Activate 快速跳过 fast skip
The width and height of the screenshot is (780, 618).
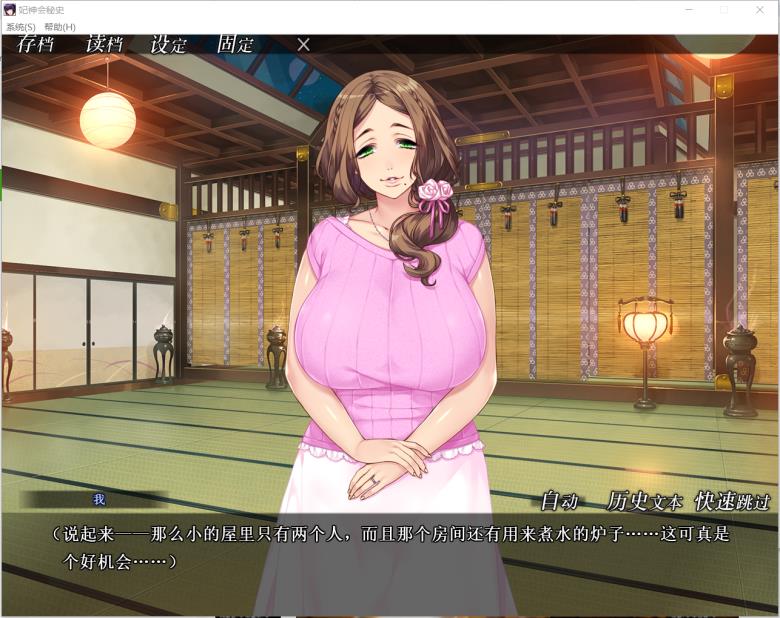(733, 501)
